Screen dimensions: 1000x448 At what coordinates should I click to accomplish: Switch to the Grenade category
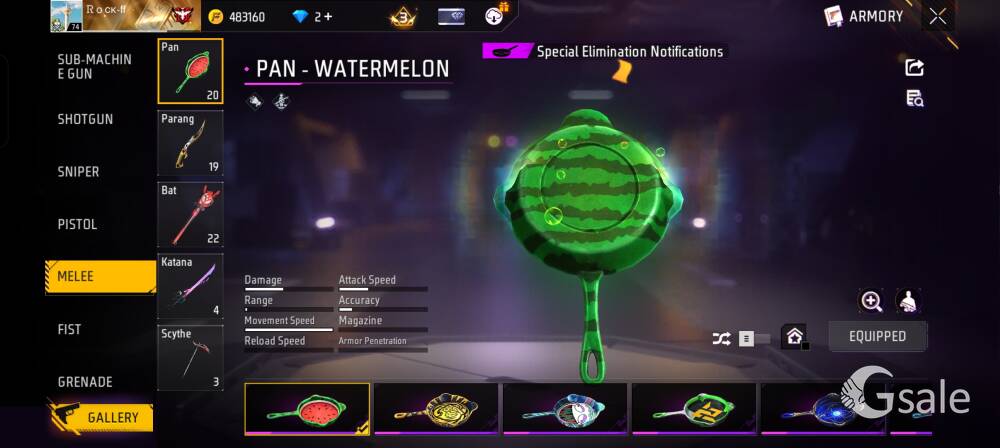pos(84,382)
